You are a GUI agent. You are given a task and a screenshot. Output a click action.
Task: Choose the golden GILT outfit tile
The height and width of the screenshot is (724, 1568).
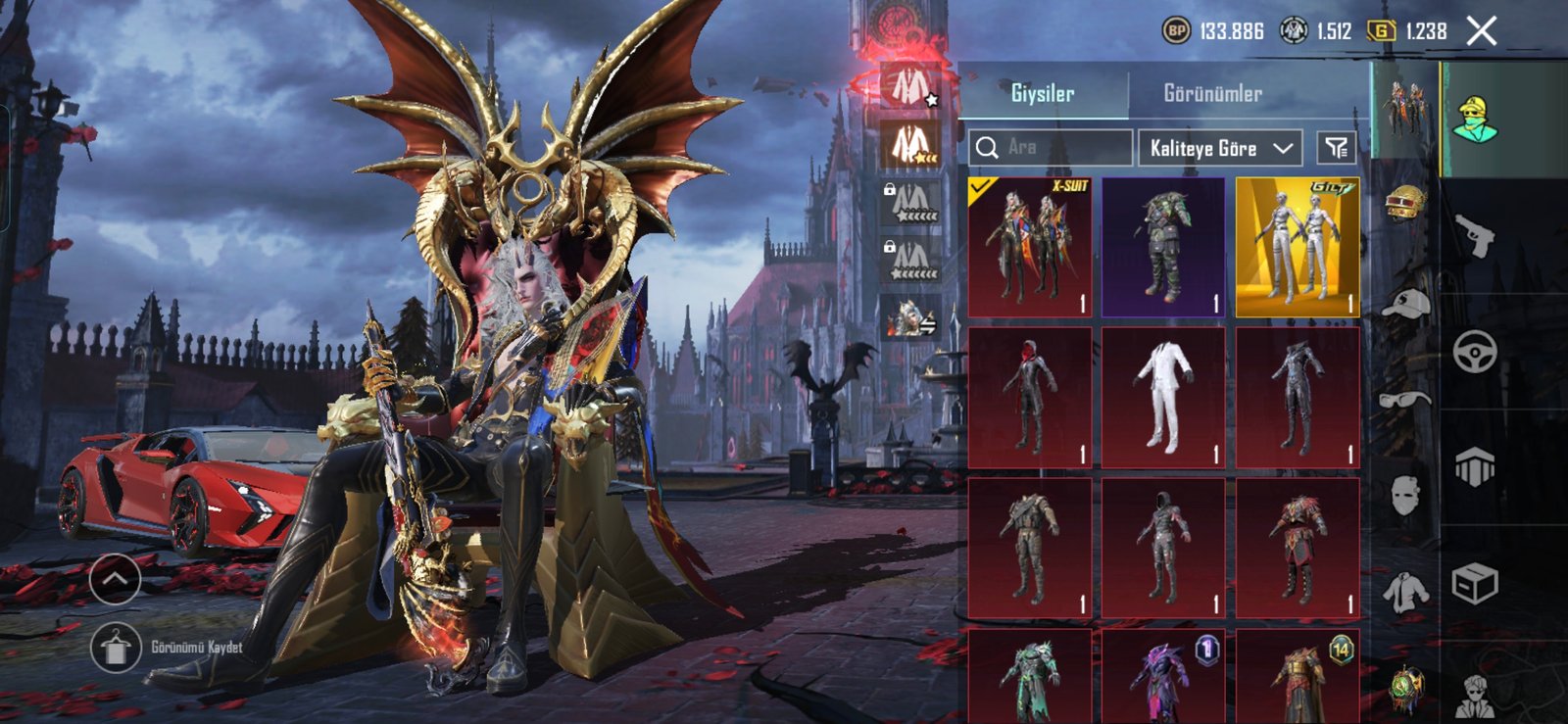coord(1298,247)
